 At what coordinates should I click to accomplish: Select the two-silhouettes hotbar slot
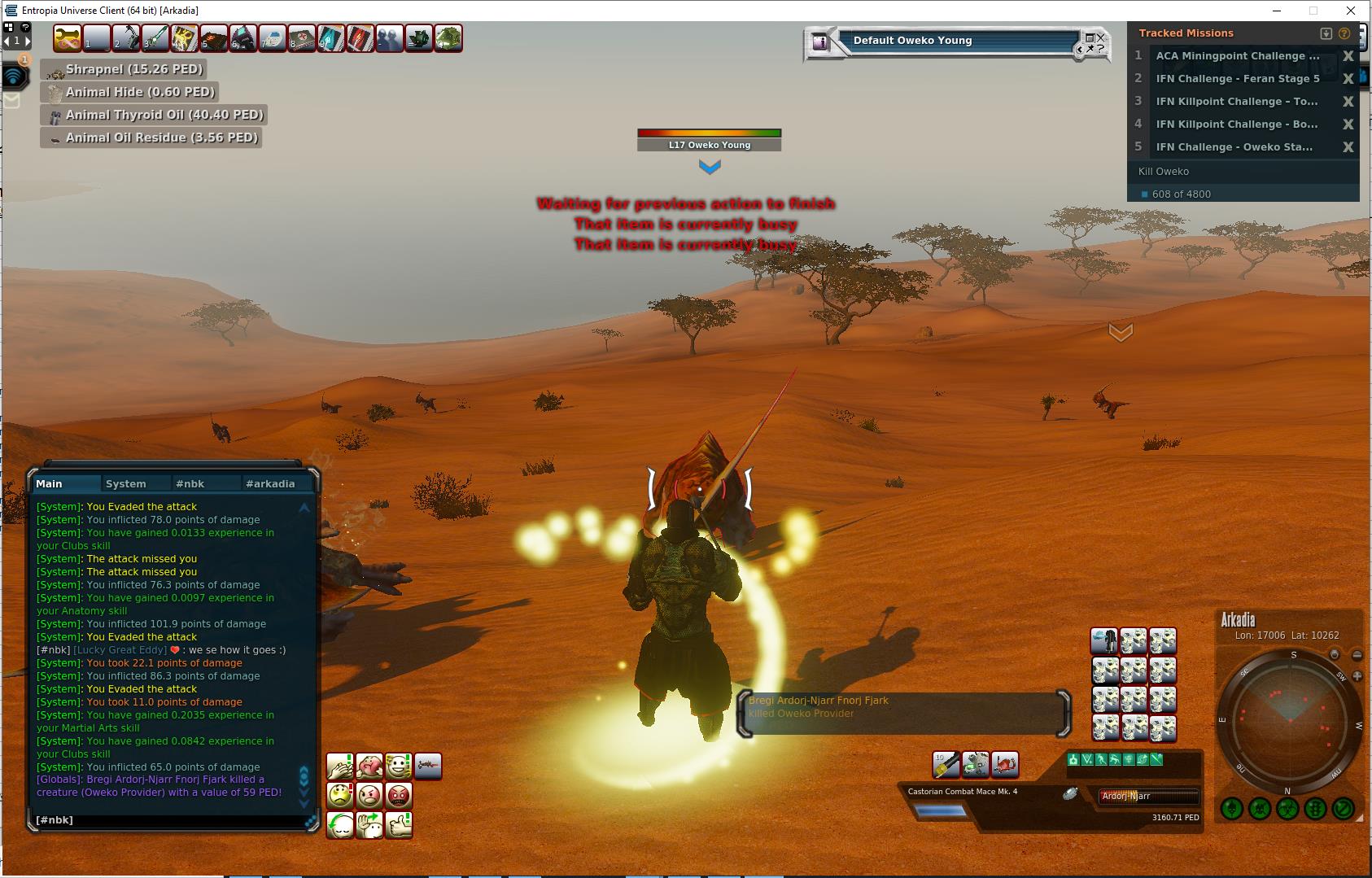coord(389,38)
